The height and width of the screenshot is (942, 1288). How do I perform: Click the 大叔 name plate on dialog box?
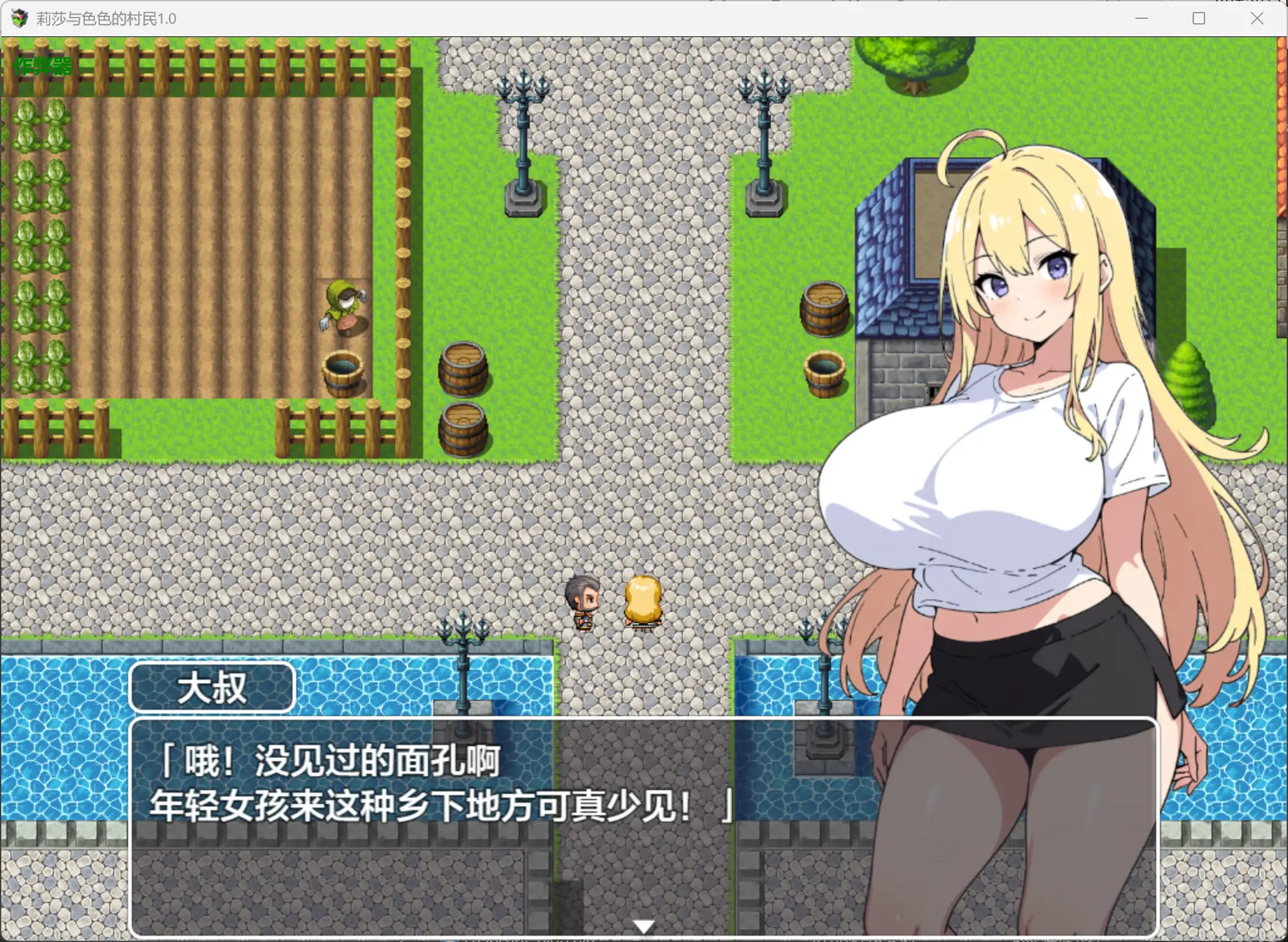212,687
